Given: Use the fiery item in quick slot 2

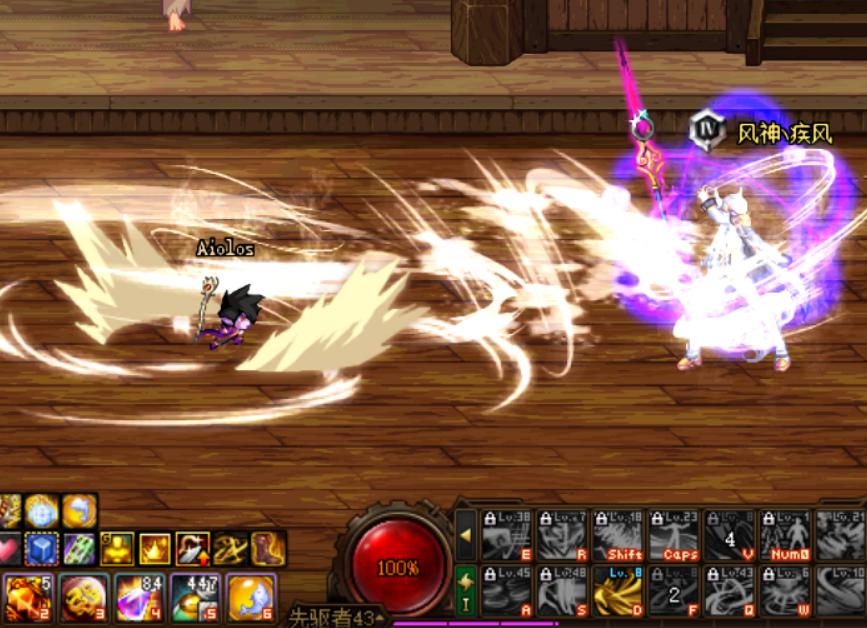Looking at the screenshot, I should pyautogui.click(x=27, y=597).
